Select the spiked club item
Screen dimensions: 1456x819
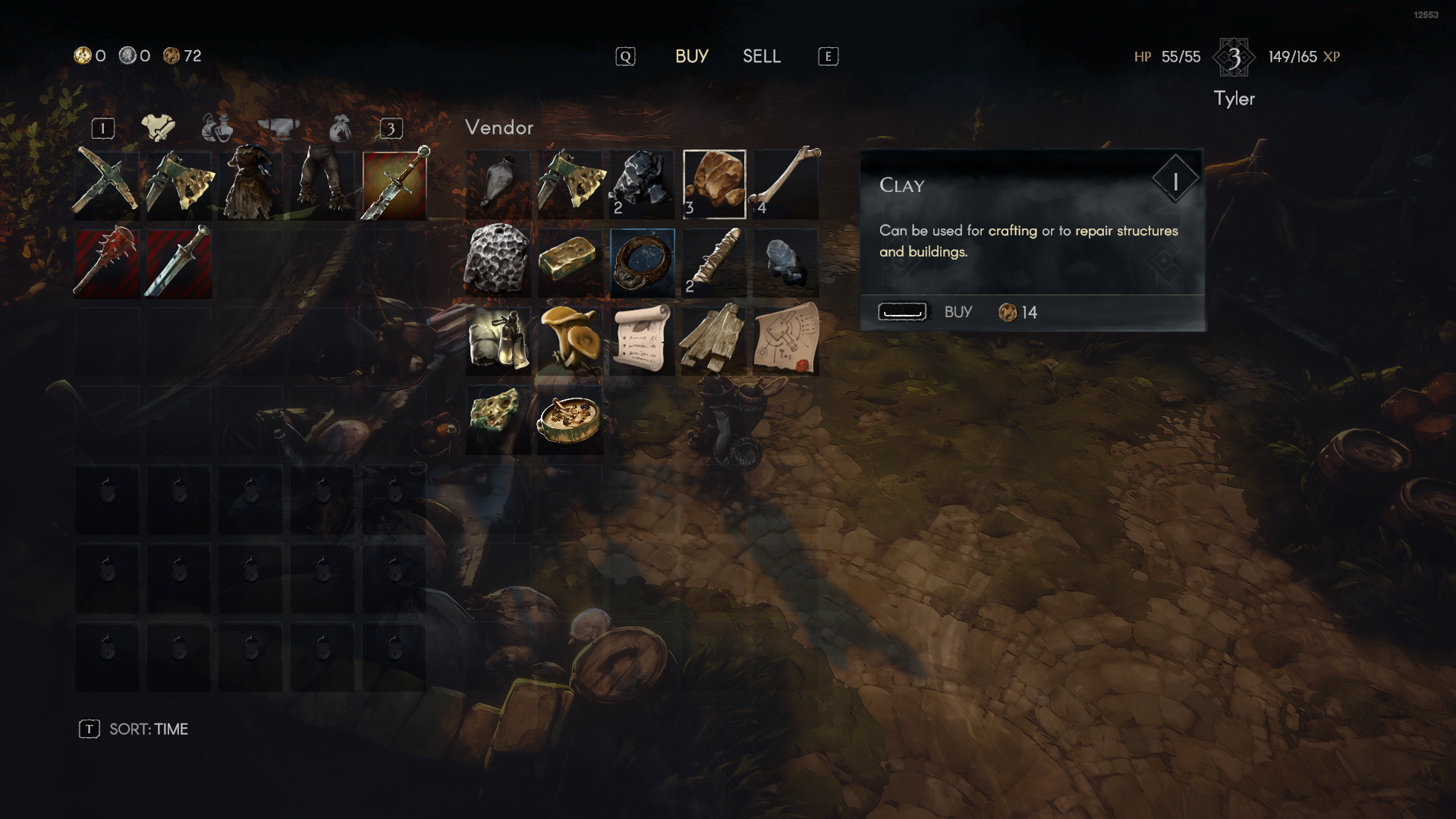coord(106,263)
